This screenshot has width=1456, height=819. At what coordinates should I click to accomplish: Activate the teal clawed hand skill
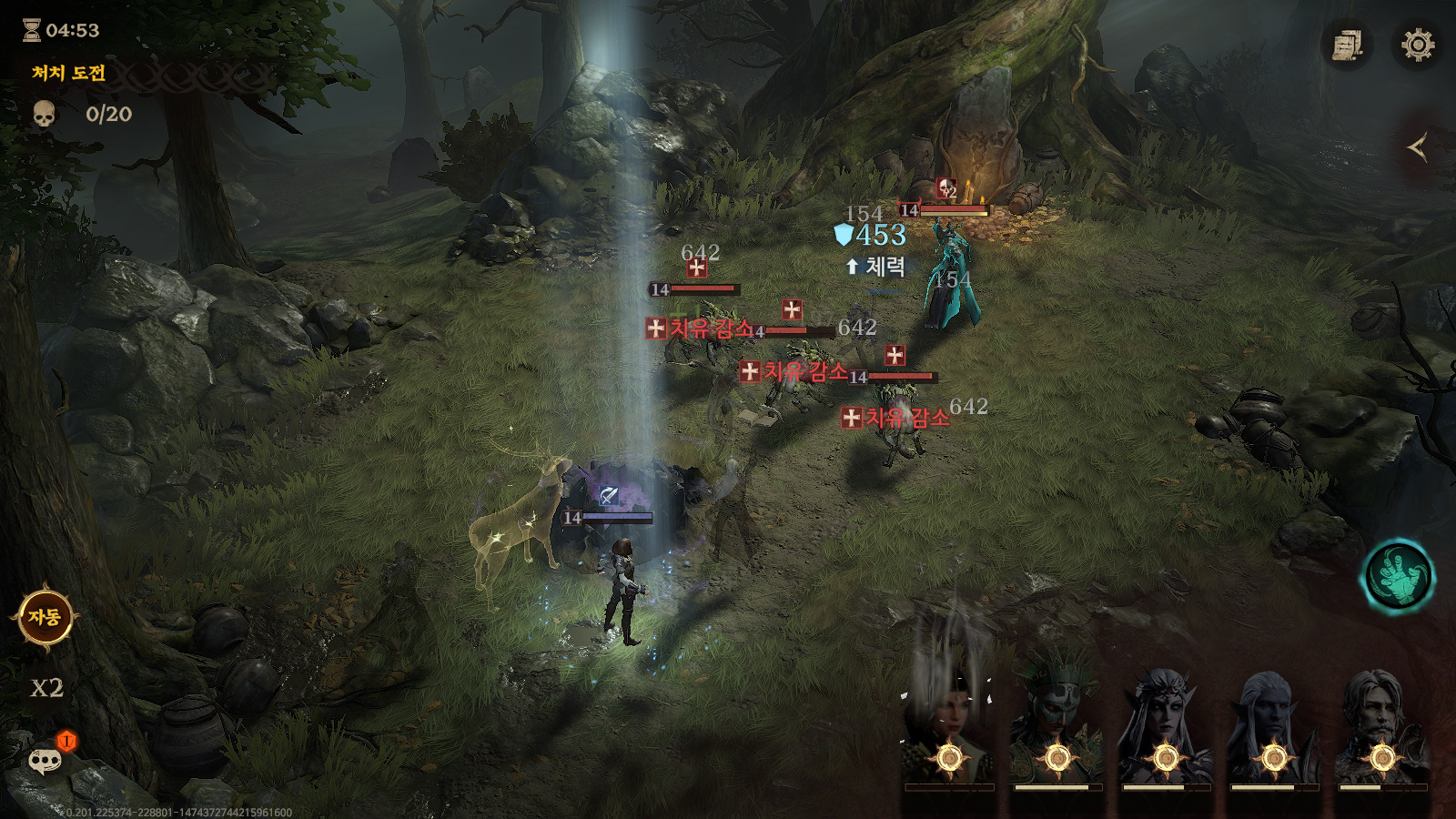pos(1398,577)
